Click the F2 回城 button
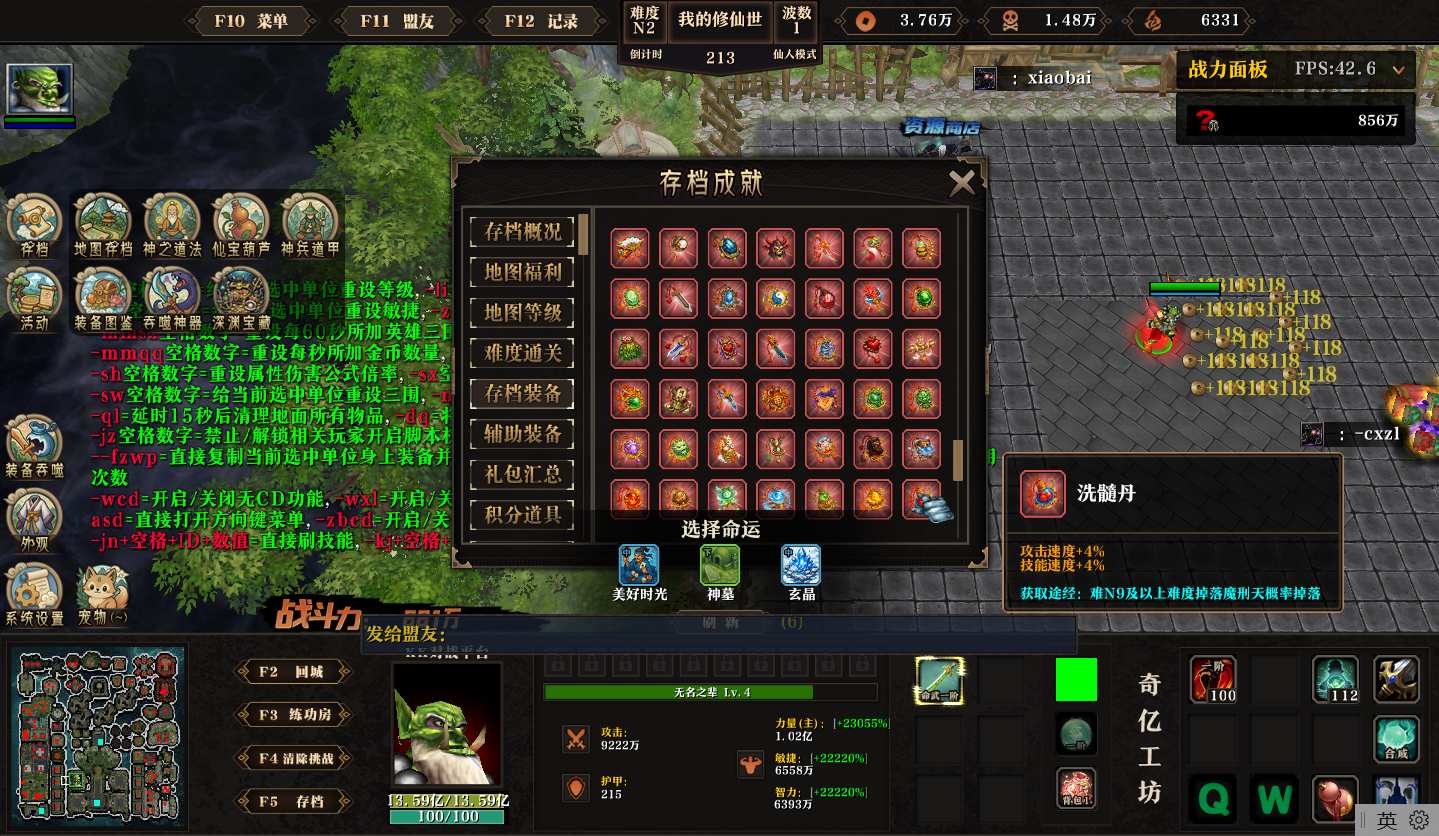The width and height of the screenshot is (1439, 836). 294,672
